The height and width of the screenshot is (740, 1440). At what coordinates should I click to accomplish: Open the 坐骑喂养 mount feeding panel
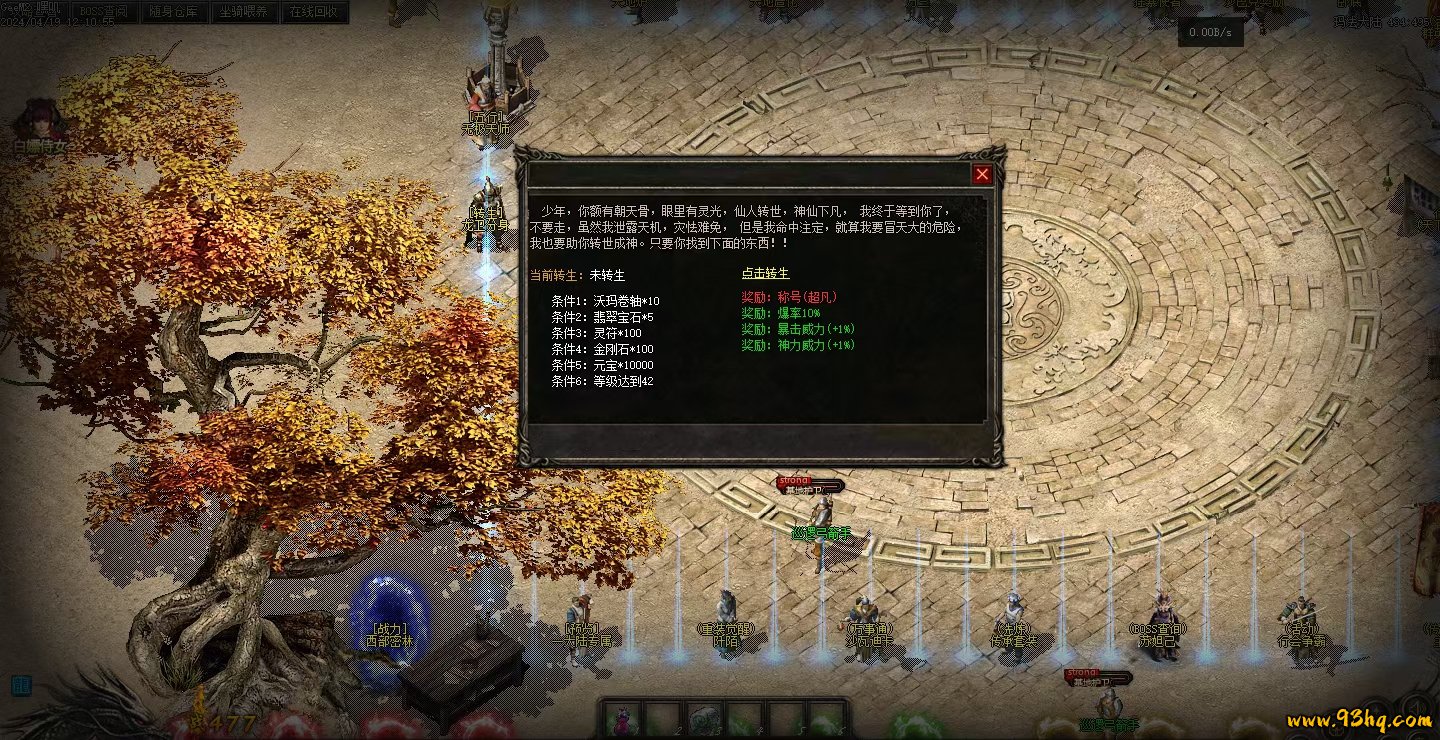244,12
